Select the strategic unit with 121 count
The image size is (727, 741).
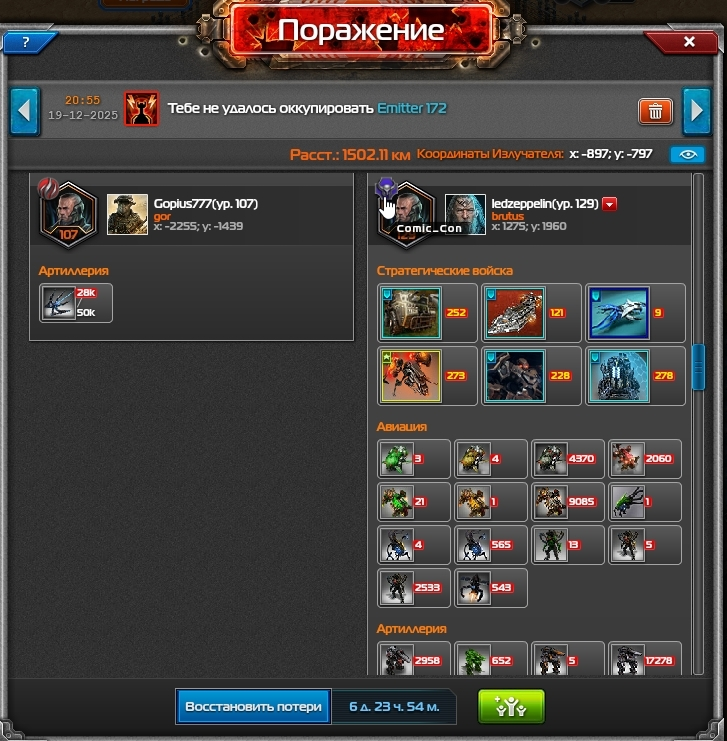(515, 314)
